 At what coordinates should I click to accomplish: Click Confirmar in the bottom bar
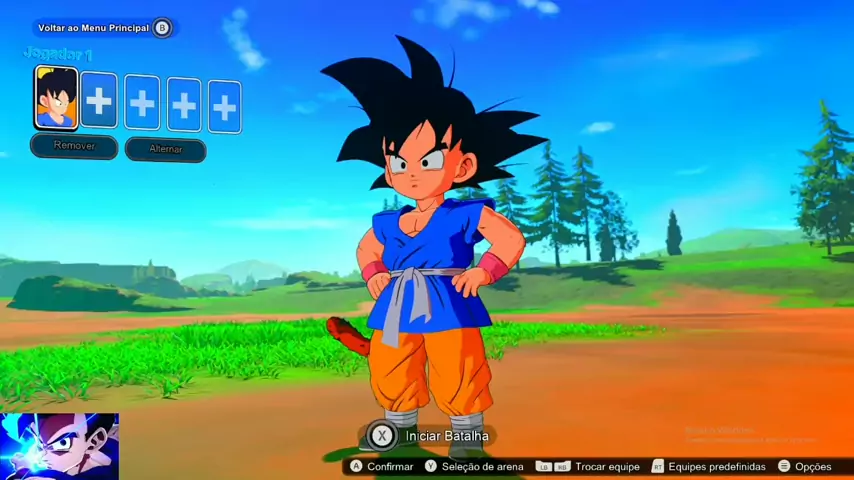coord(381,467)
